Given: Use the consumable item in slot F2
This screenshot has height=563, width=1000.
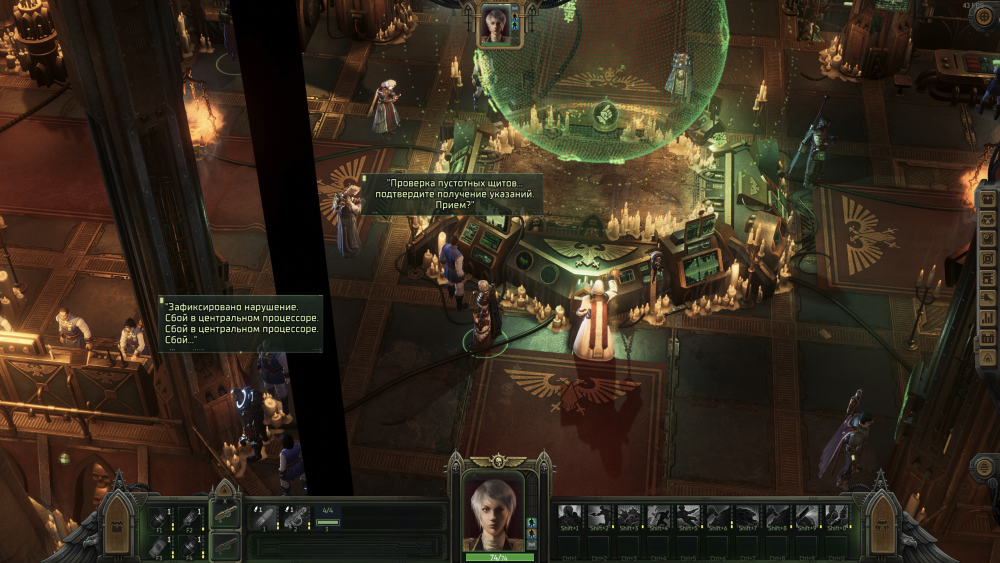Looking at the screenshot, I should tap(189, 518).
